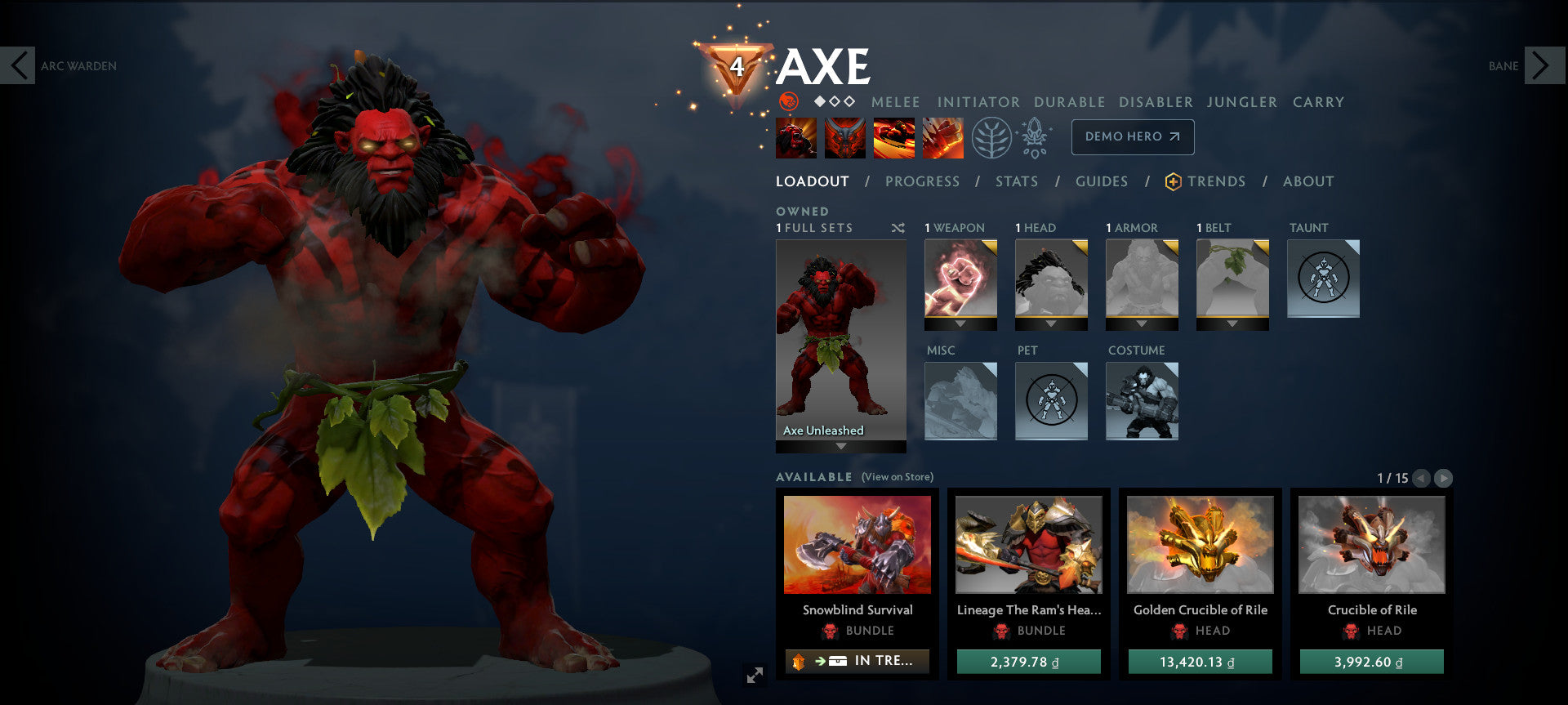Toggle the empty Taunt slot
Image resolution: width=1568 pixels, height=705 pixels.
[1323, 278]
